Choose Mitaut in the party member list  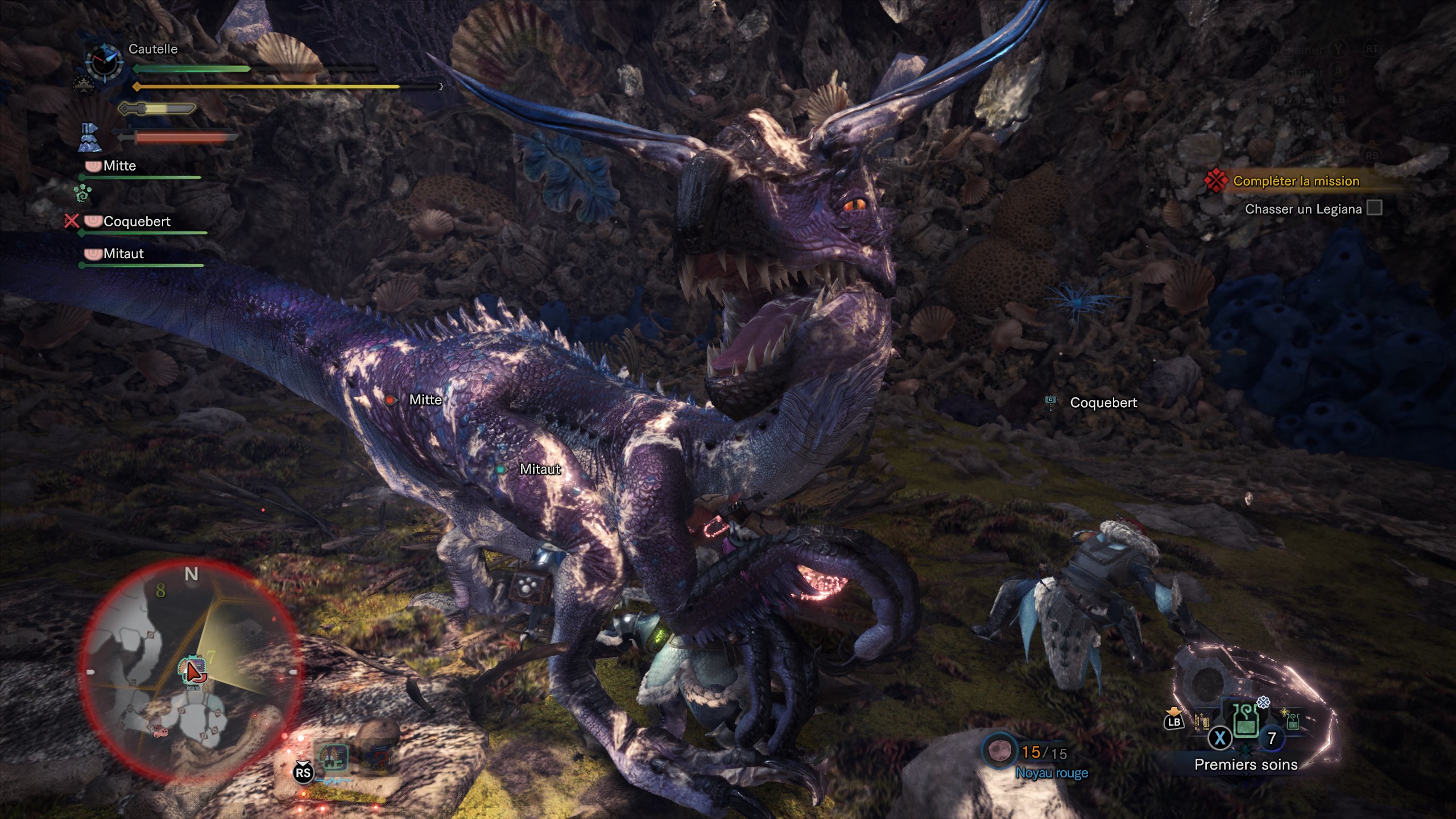pos(123,254)
